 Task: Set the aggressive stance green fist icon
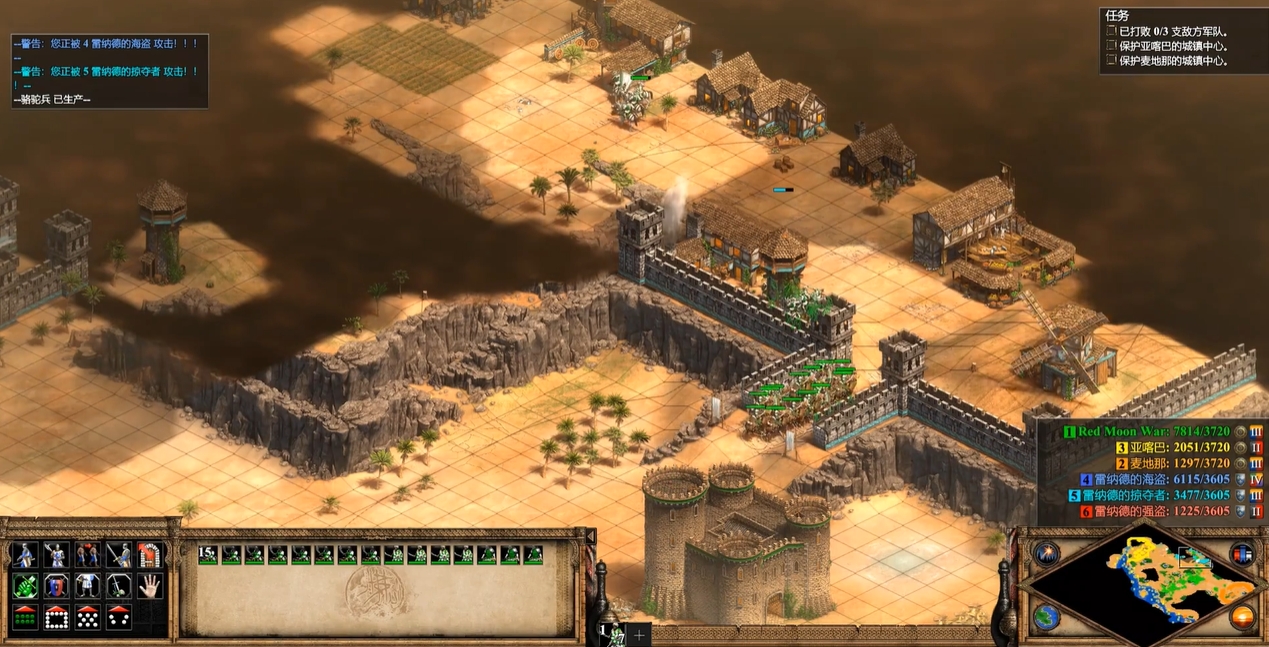[x=25, y=587]
